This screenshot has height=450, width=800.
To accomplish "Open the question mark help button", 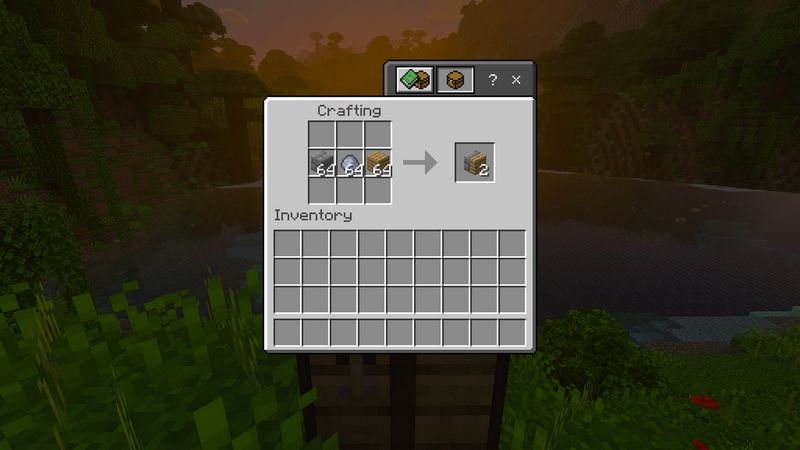I will coord(493,80).
